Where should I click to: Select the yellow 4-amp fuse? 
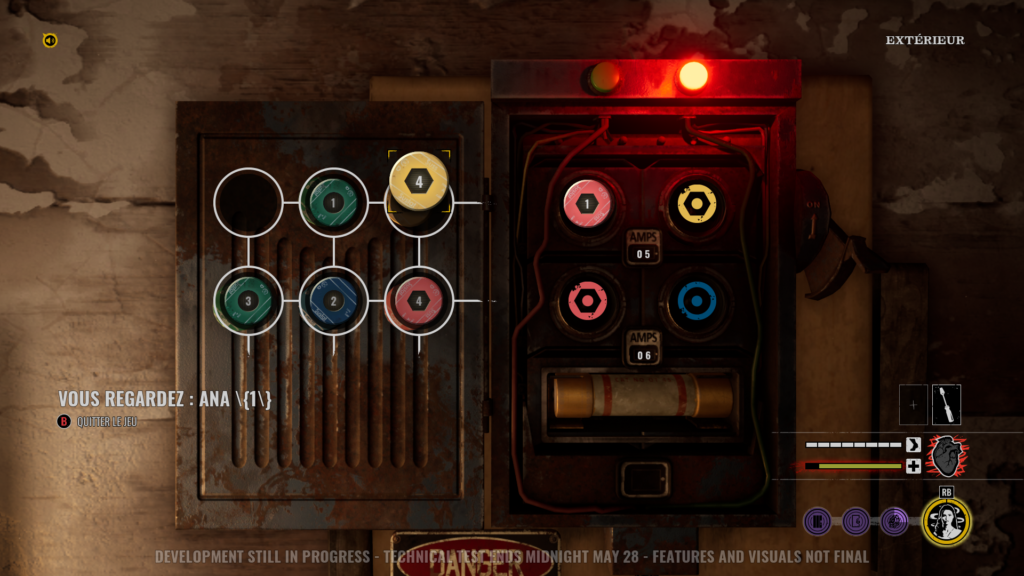[419, 182]
